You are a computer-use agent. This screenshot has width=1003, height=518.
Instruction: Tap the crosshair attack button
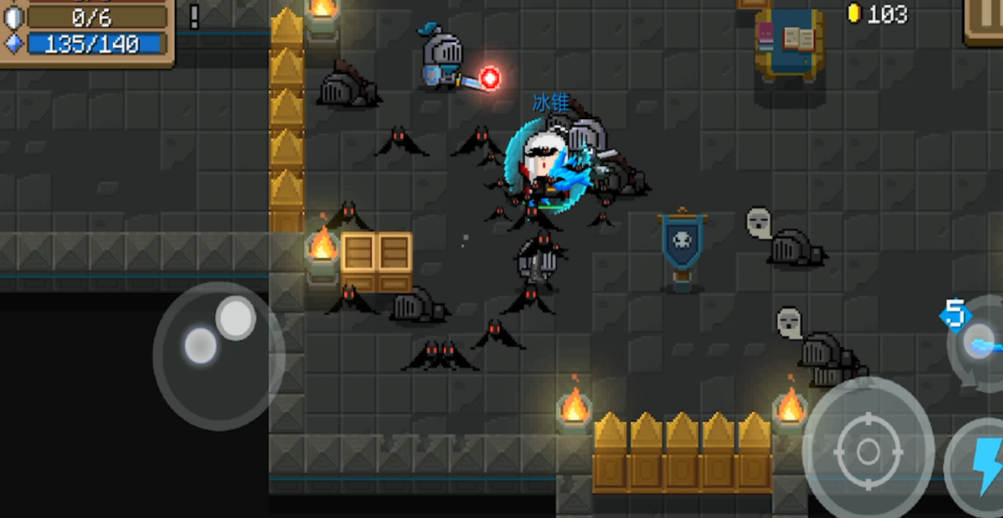867,450
